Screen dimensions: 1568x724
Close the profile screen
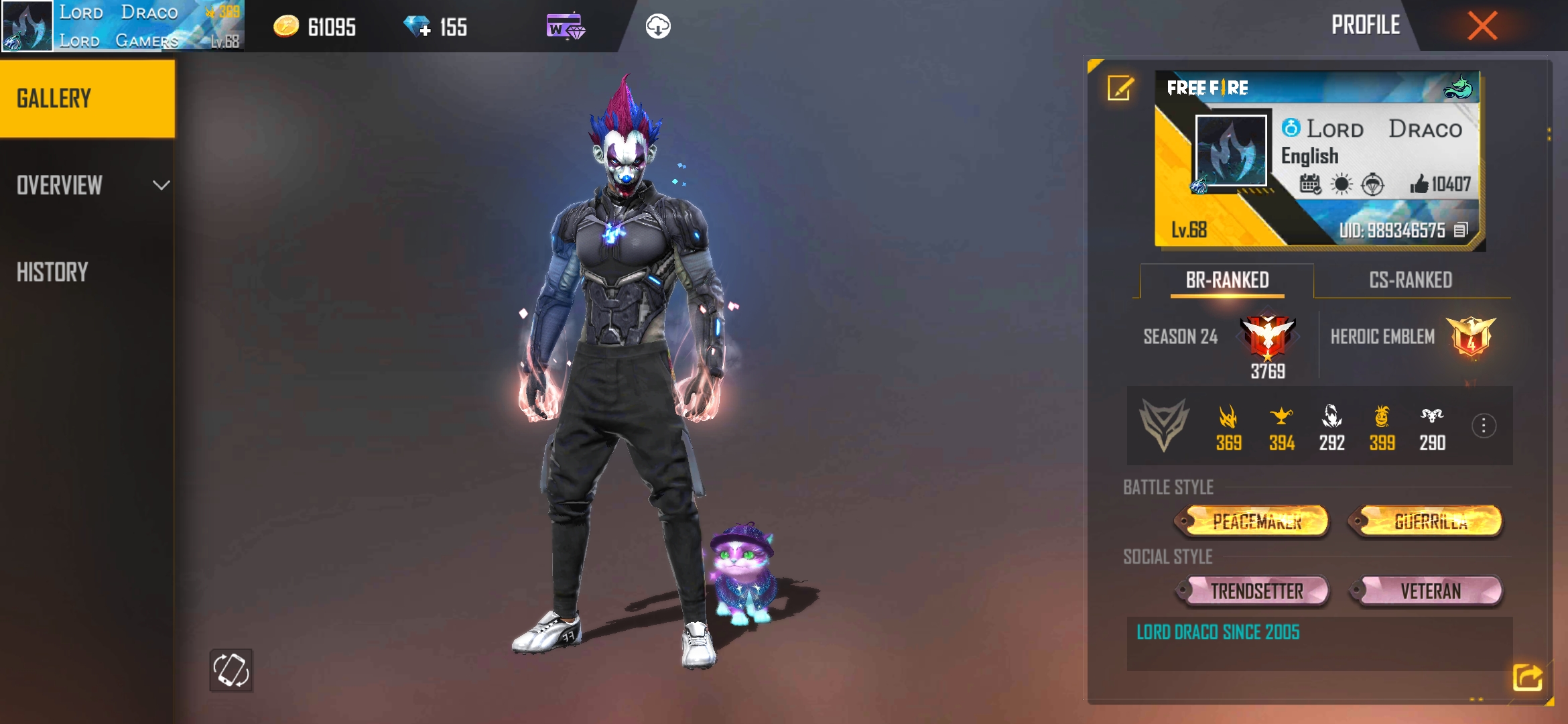tap(1482, 26)
